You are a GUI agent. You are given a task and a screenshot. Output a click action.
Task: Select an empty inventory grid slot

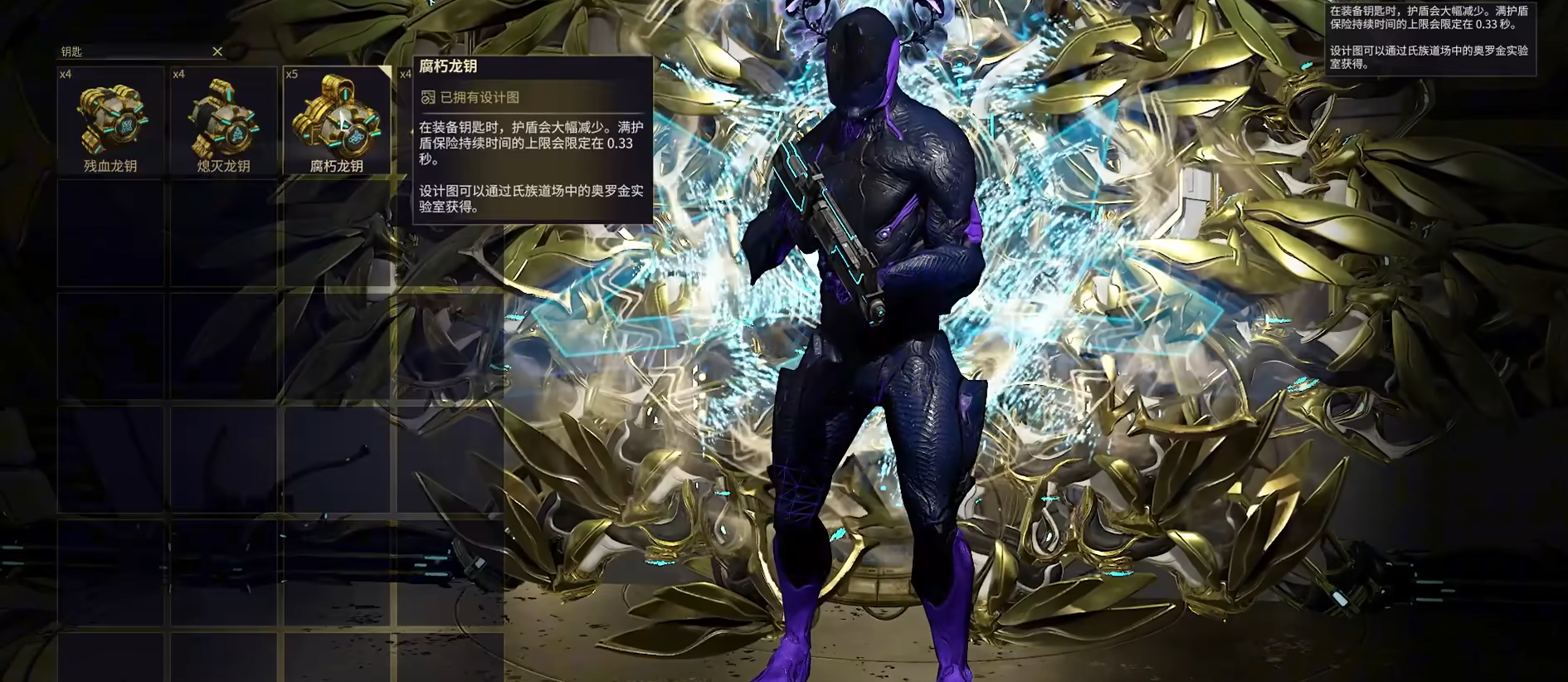click(110, 232)
